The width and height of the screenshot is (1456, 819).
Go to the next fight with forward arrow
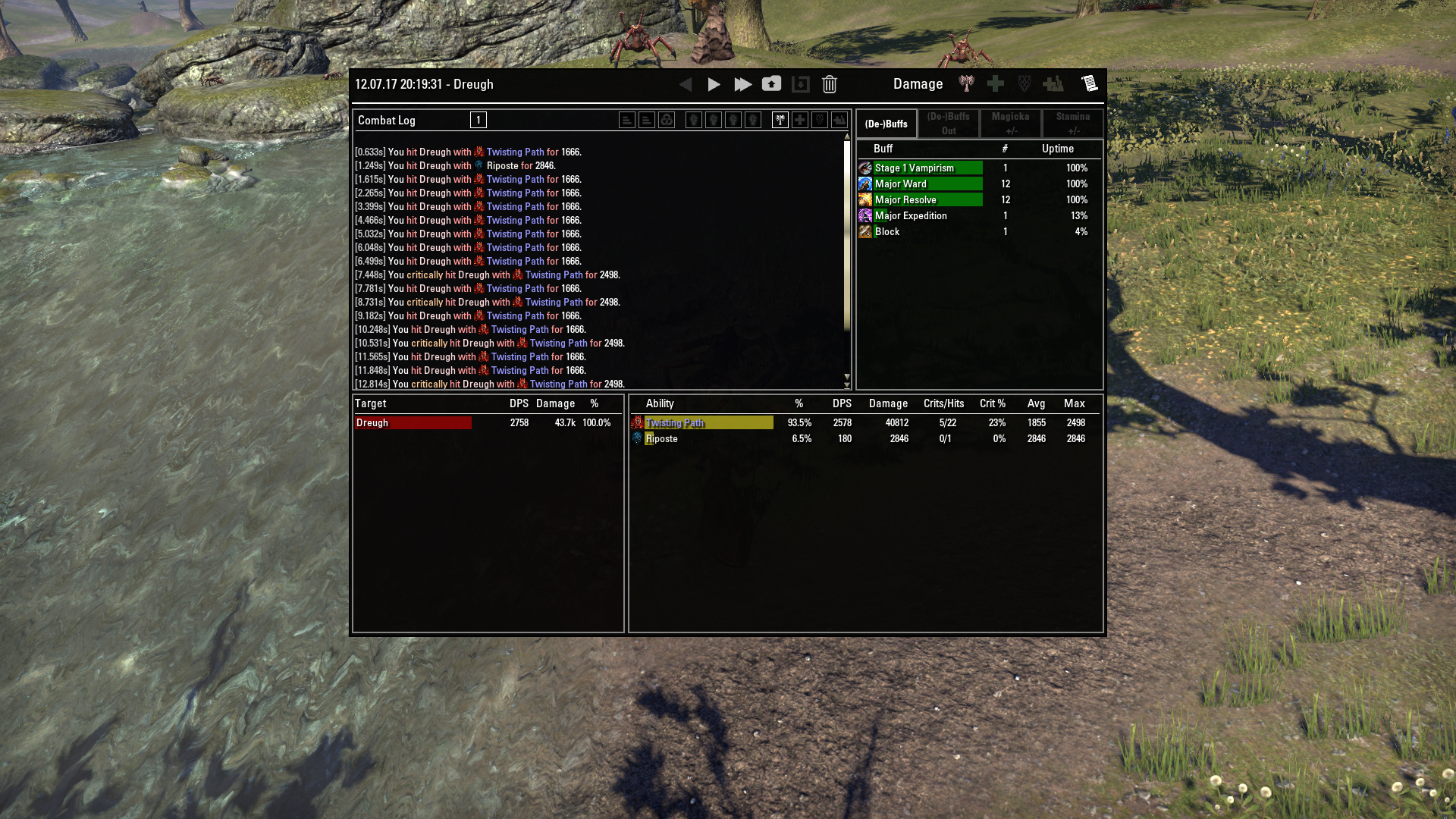click(714, 85)
